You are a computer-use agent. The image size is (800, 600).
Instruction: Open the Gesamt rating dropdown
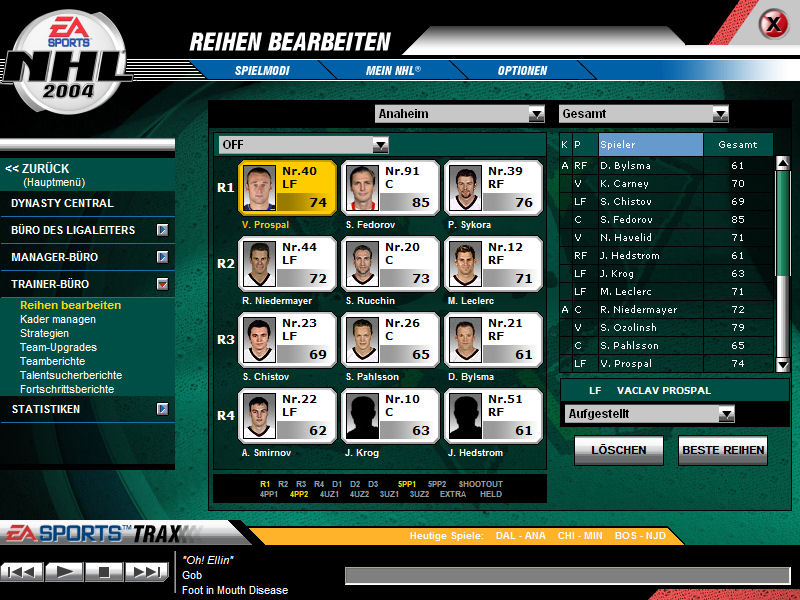pyautogui.click(x=720, y=114)
